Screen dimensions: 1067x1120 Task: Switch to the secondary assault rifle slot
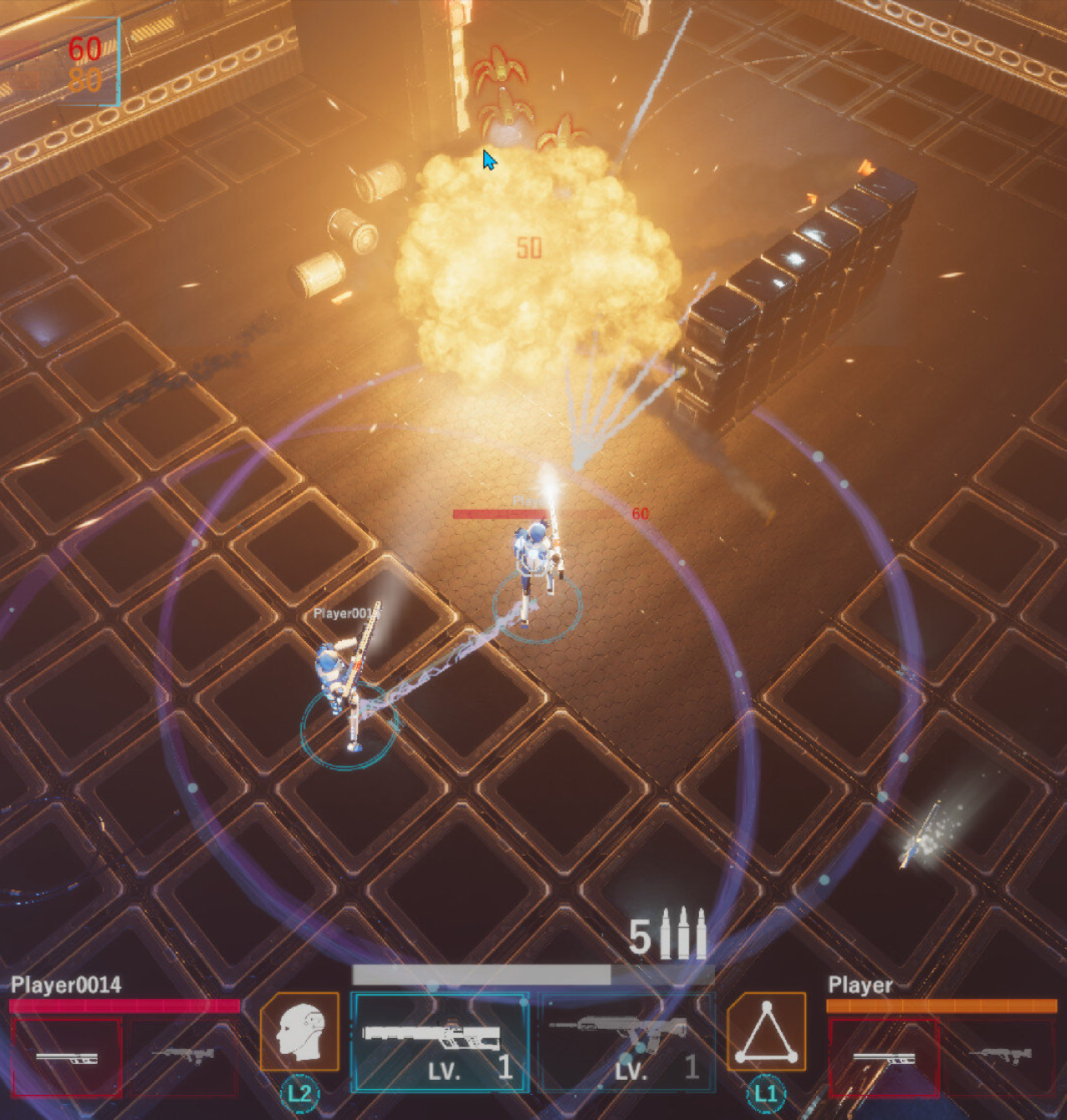[x=626, y=1041]
